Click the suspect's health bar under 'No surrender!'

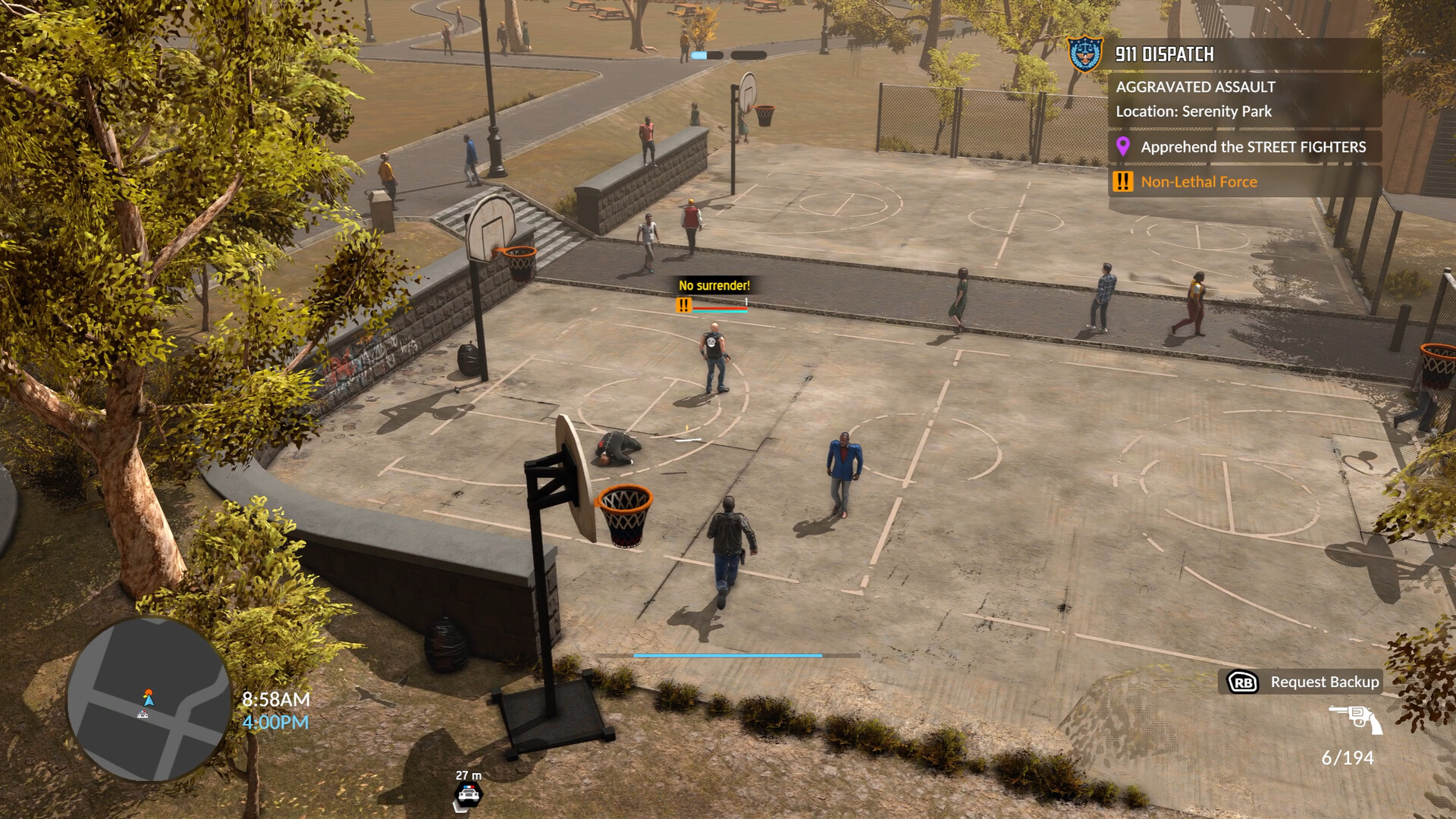click(x=720, y=310)
